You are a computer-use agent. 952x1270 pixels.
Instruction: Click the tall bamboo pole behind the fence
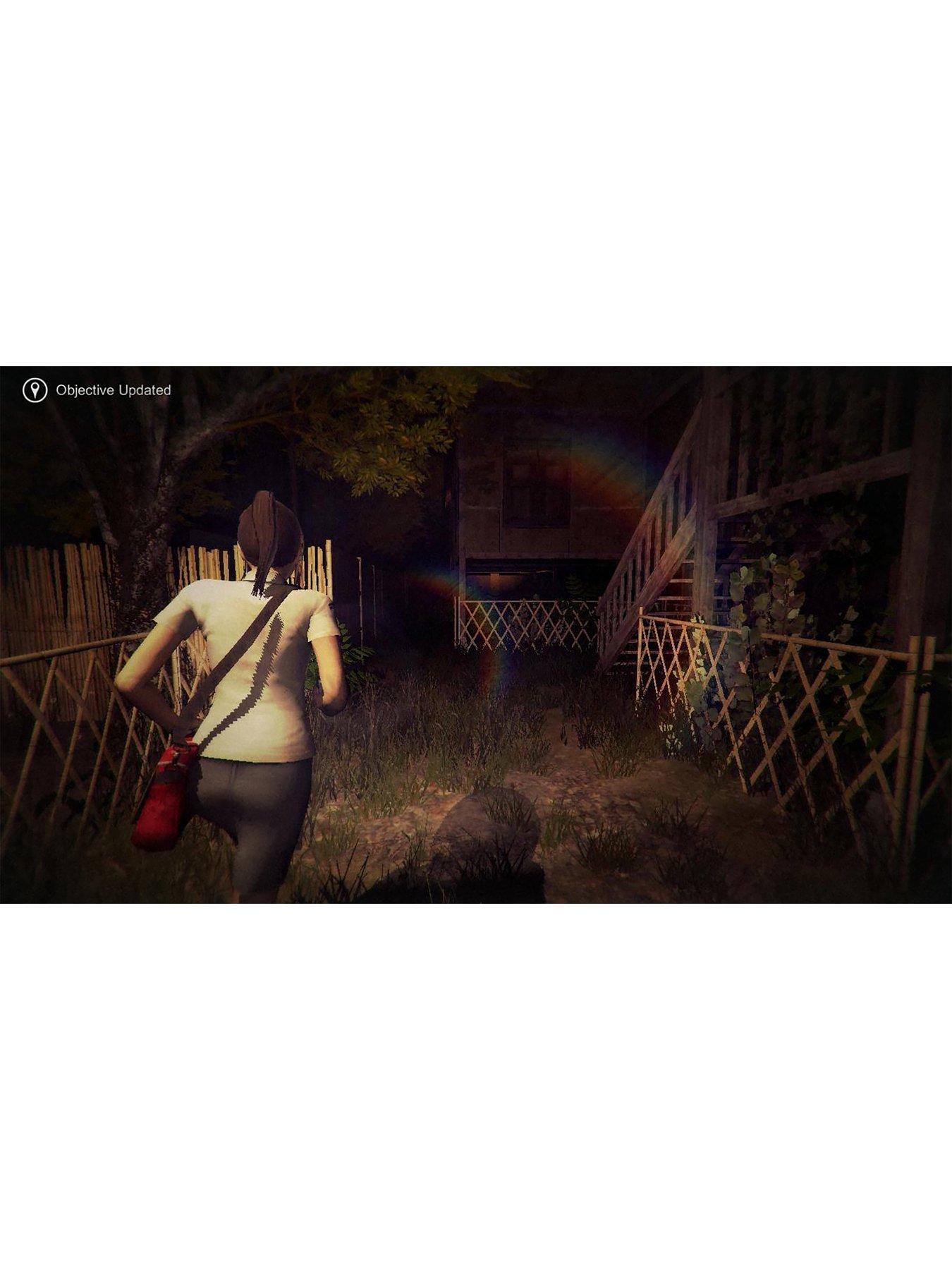pyautogui.click(x=361, y=607)
